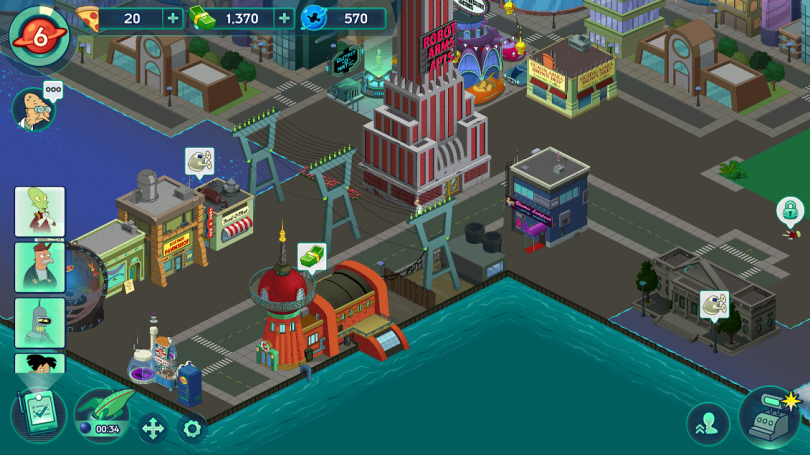Viewport: 810px width, 455px height.
Task: Select the Kif character portrait
Action: [x=40, y=212]
